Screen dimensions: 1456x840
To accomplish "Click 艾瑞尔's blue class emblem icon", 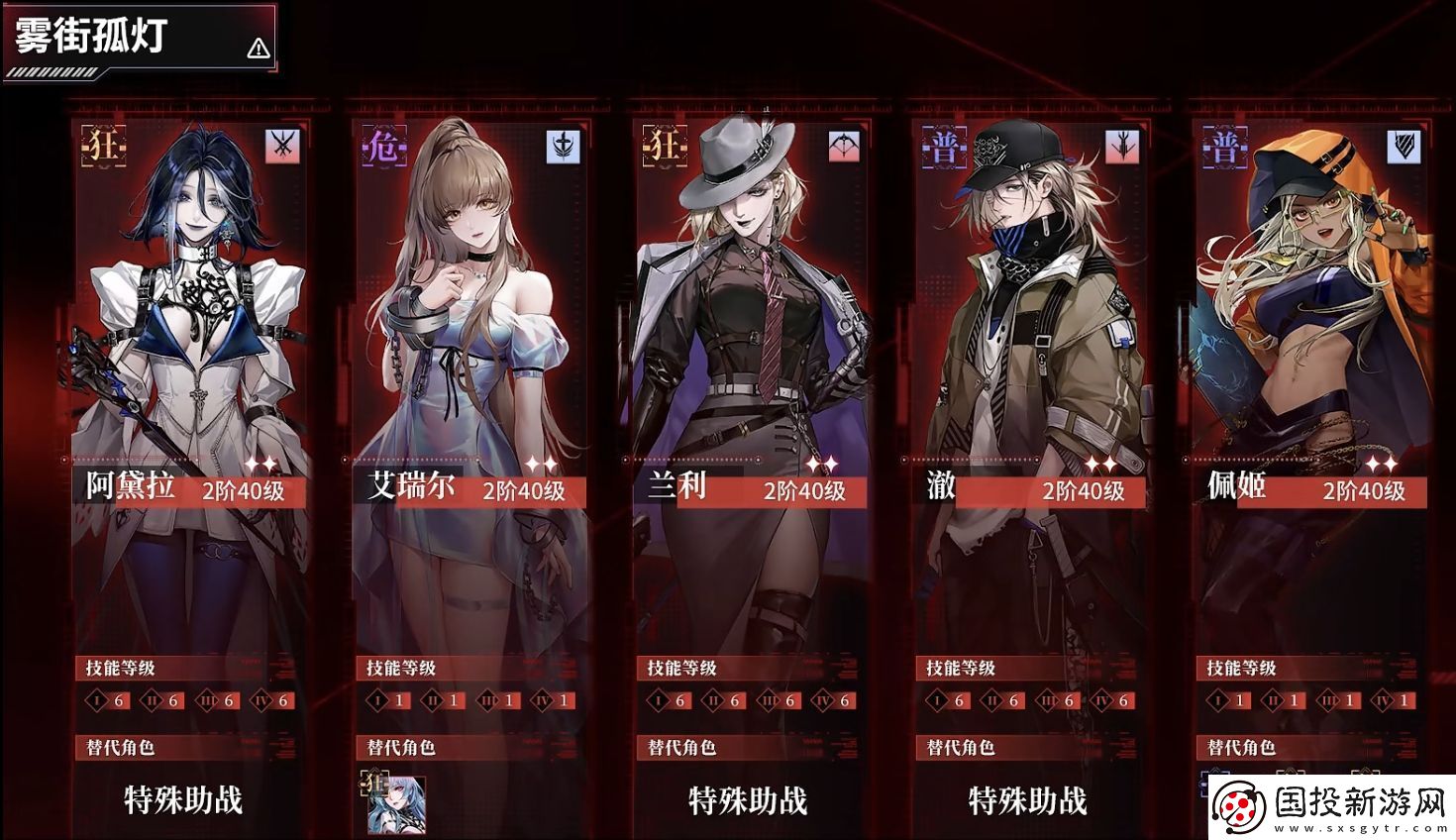I will [x=564, y=148].
